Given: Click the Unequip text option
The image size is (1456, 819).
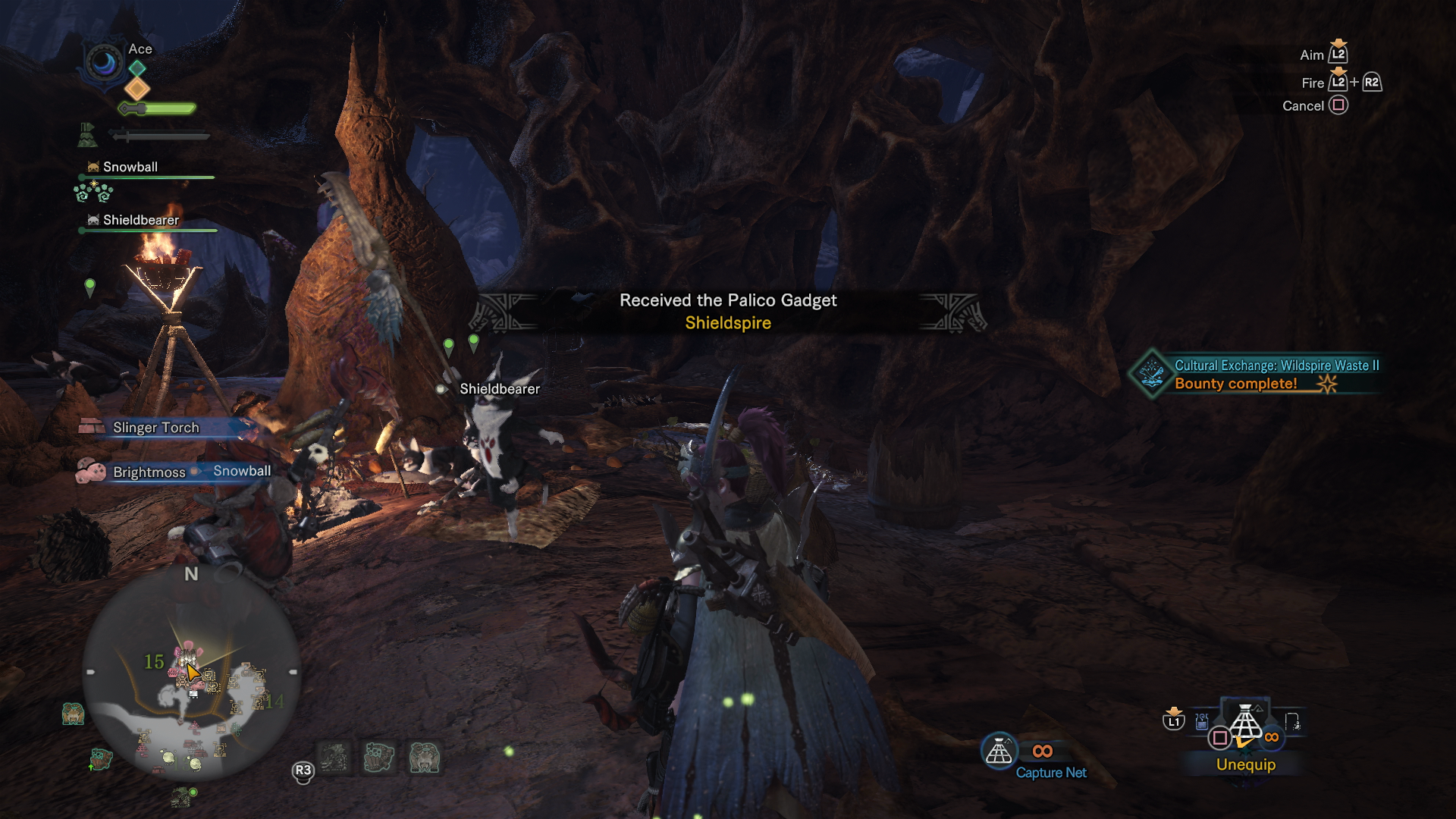Looking at the screenshot, I should pos(1245,765).
